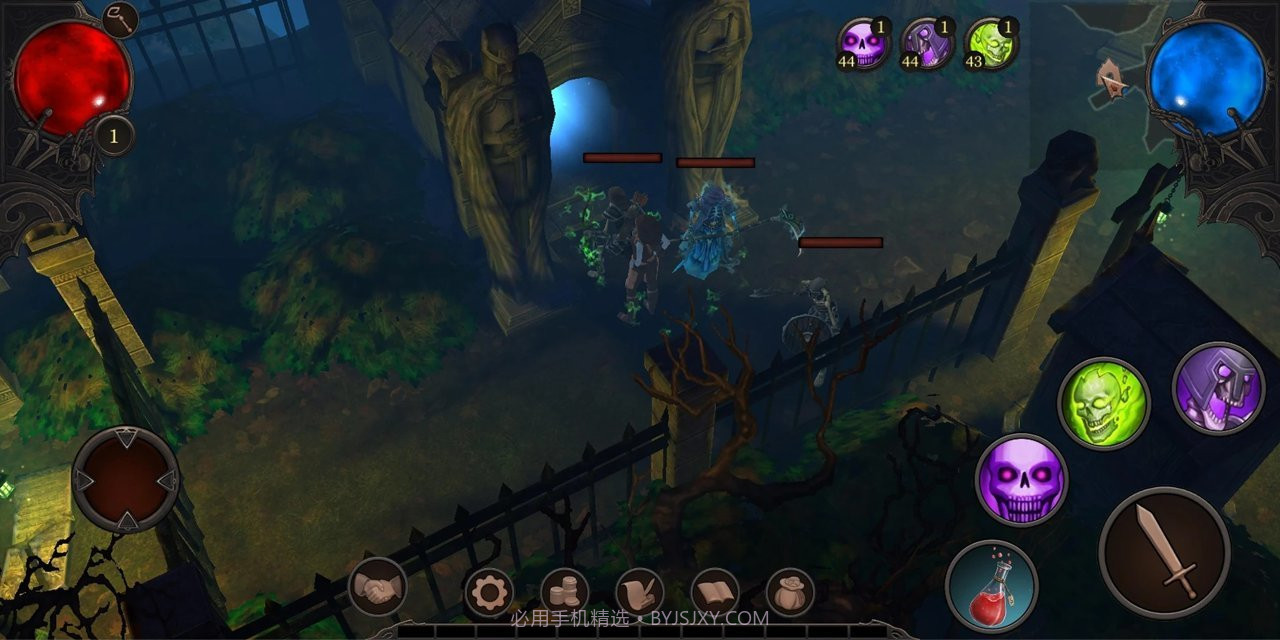The height and width of the screenshot is (640, 1280).
Task: Trigger the large purple hooded knight skill
Action: [1218, 388]
